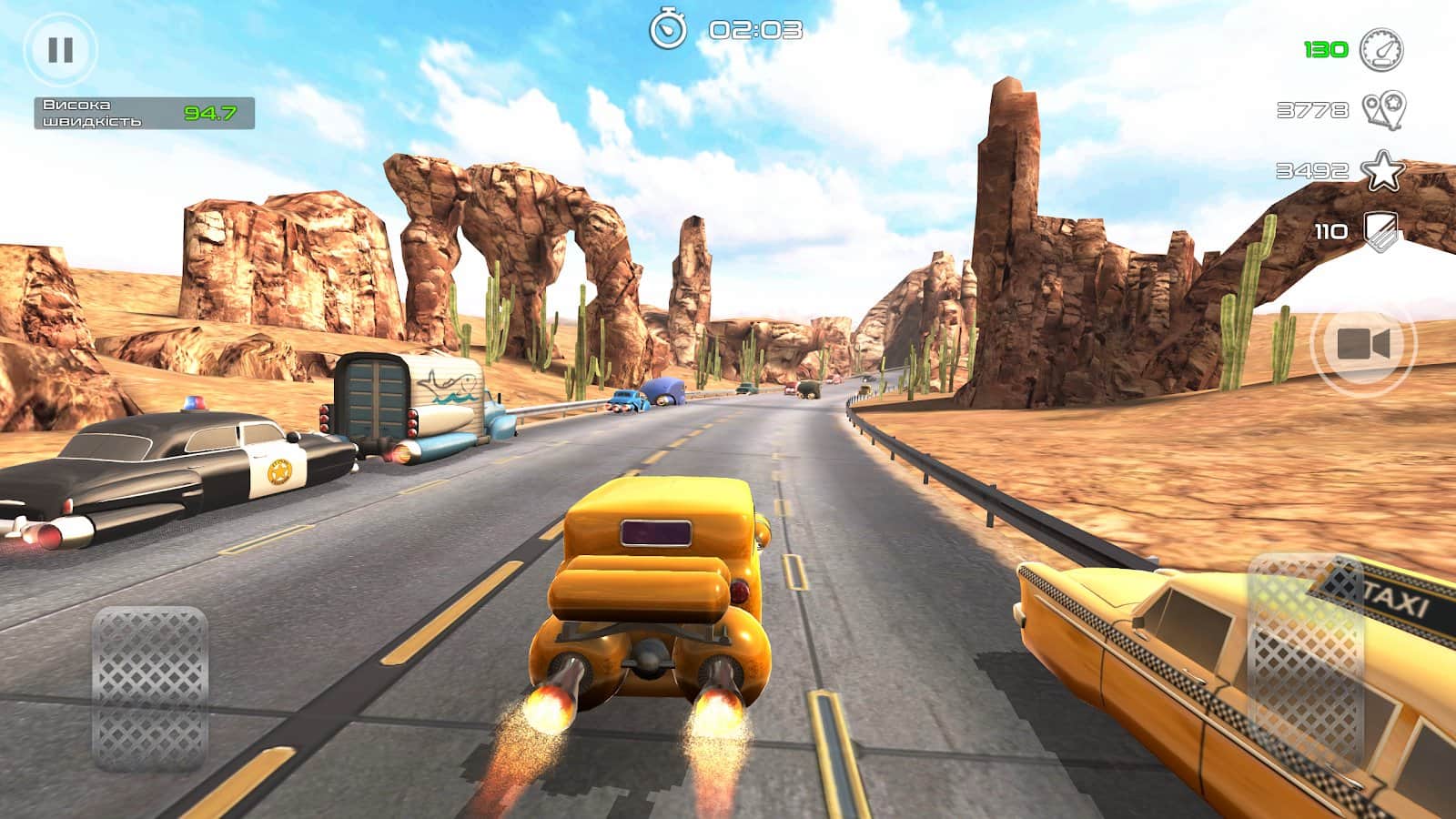Tap the brake pedal

(x=150, y=688)
